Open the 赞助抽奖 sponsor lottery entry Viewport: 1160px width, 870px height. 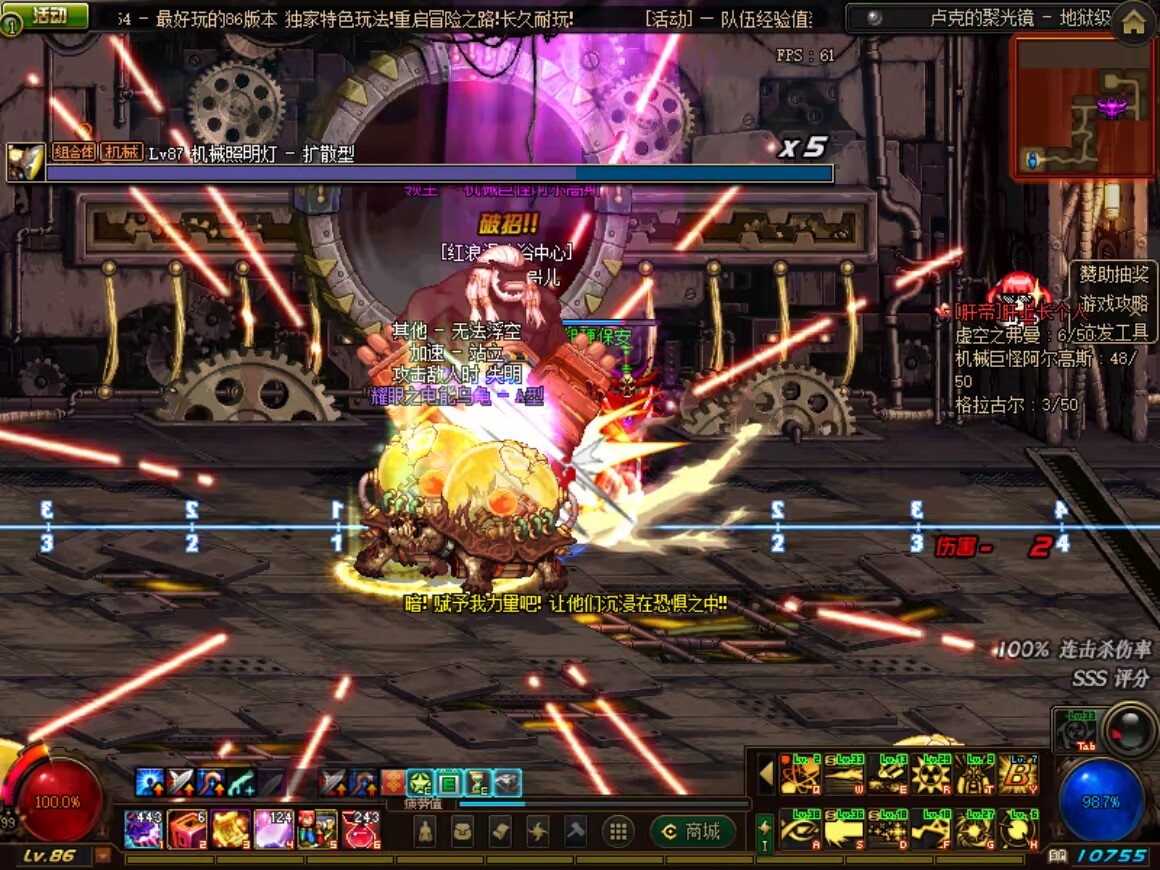tap(1114, 274)
